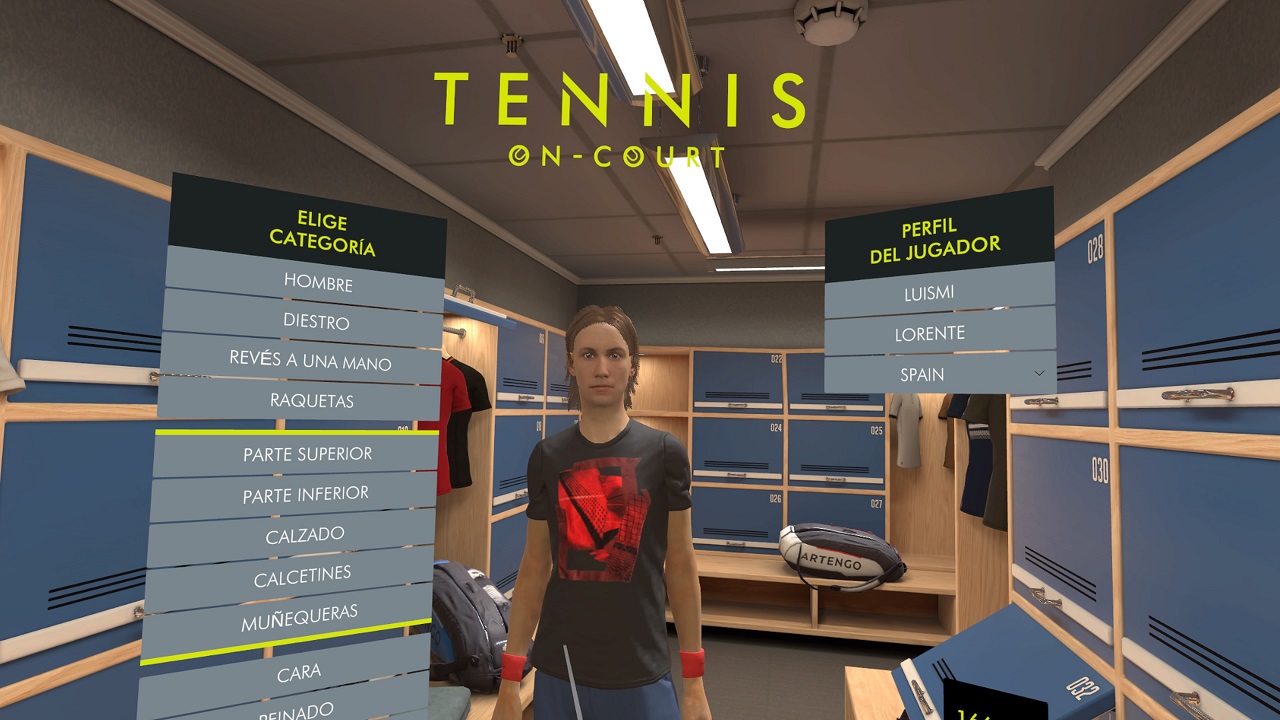Choose the Calzado footwear category

click(x=304, y=535)
